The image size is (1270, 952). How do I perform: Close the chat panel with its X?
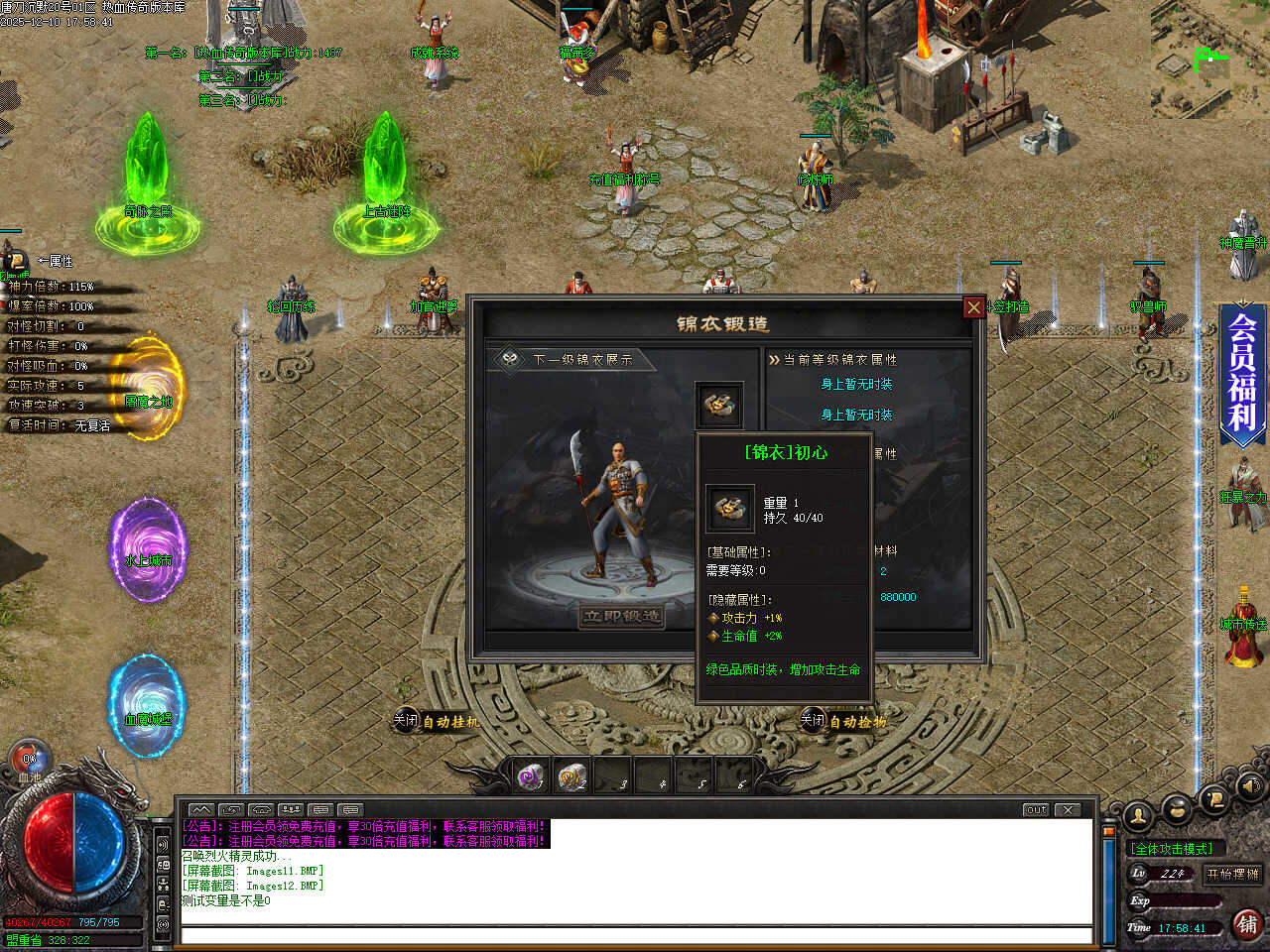(1068, 810)
